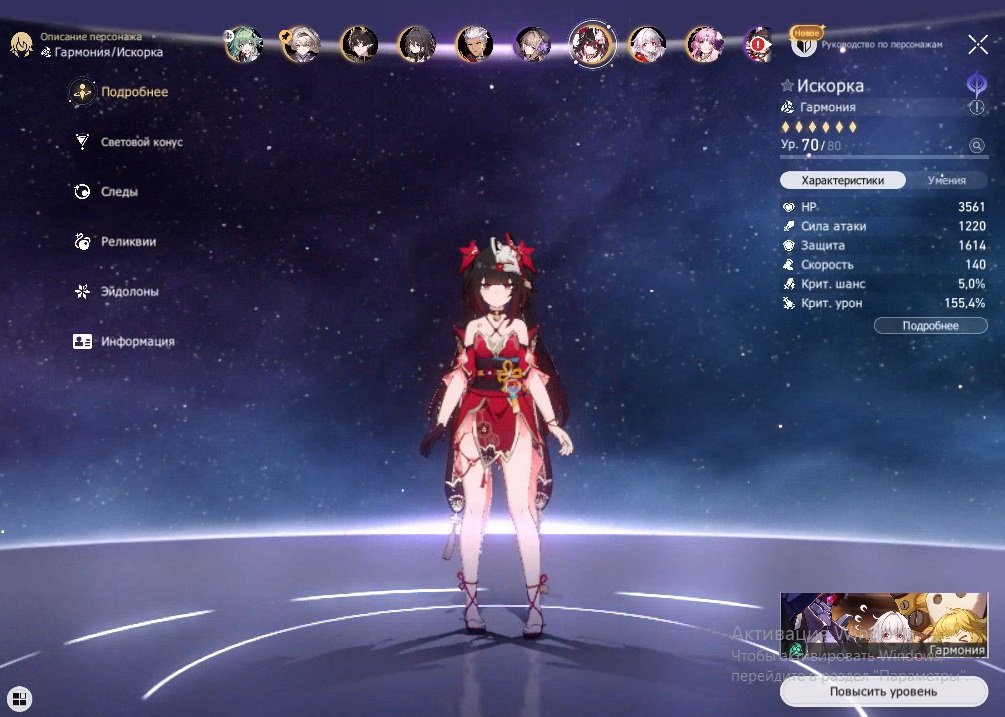Open the Световой конус menu
Image resolution: width=1005 pixels, height=717 pixels.
pyautogui.click(x=141, y=142)
